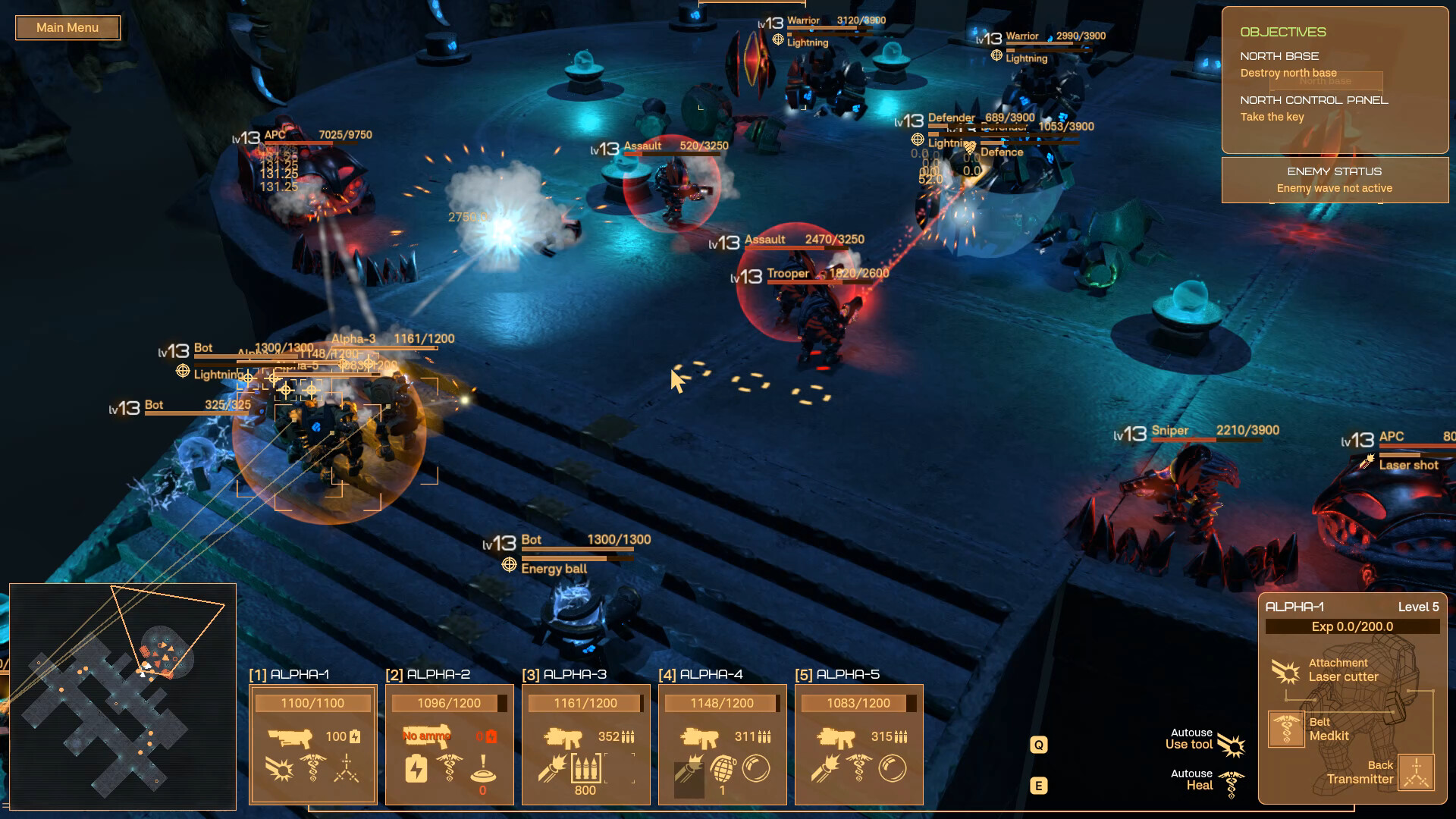Click the Back Transmitter equipment slot
Viewport: 1456px width, 819px height.
point(1416,773)
